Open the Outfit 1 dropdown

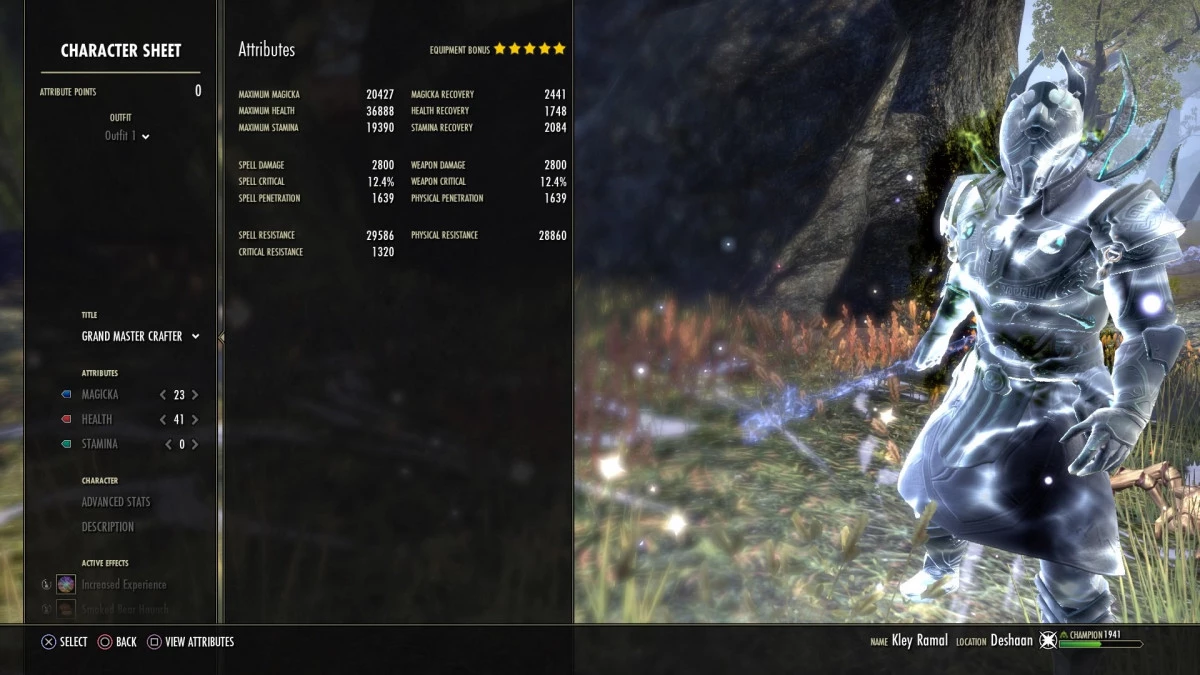pyautogui.click(x=127, y=136)
